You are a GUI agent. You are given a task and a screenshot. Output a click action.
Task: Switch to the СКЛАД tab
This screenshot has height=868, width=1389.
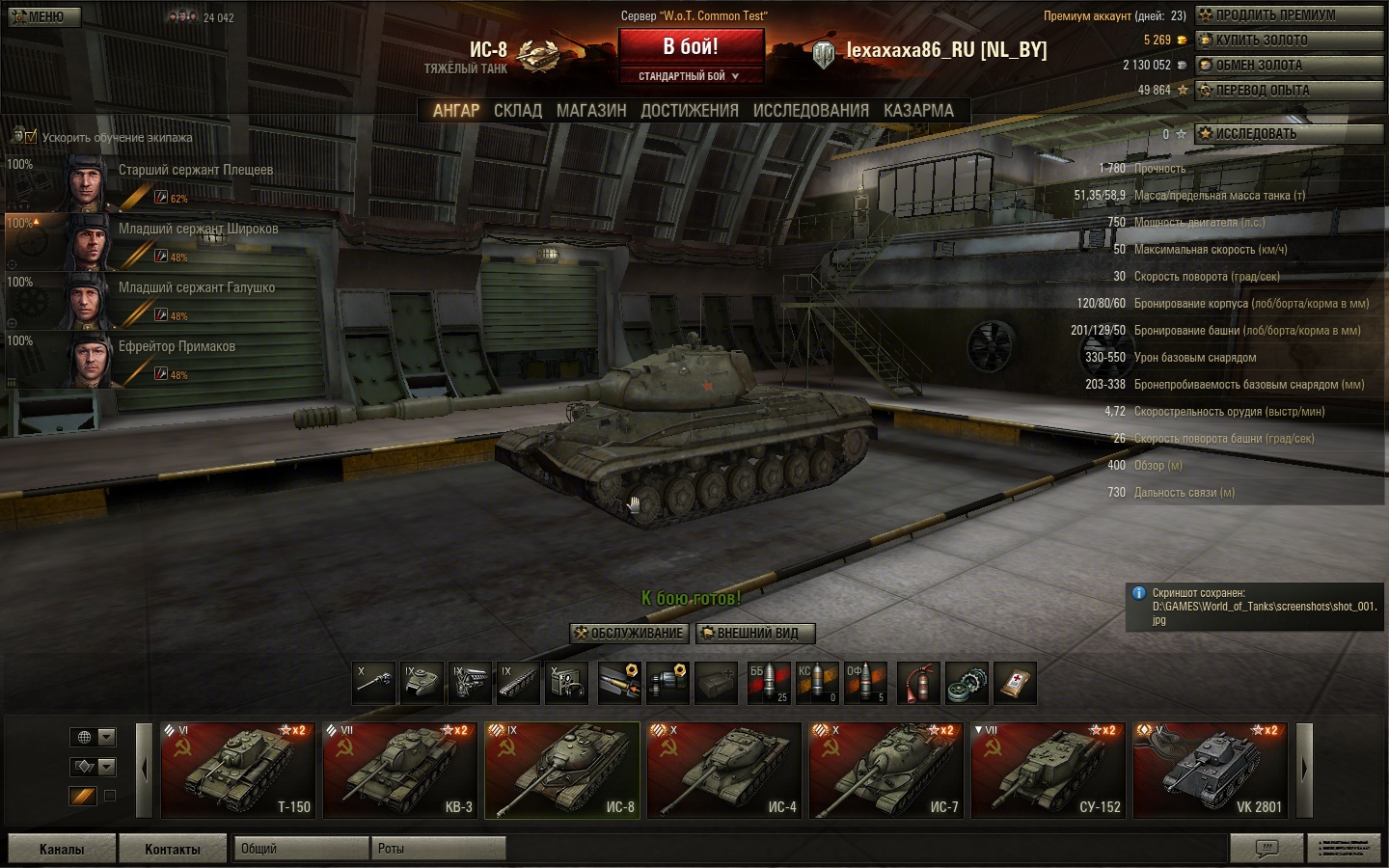[518, 111]
